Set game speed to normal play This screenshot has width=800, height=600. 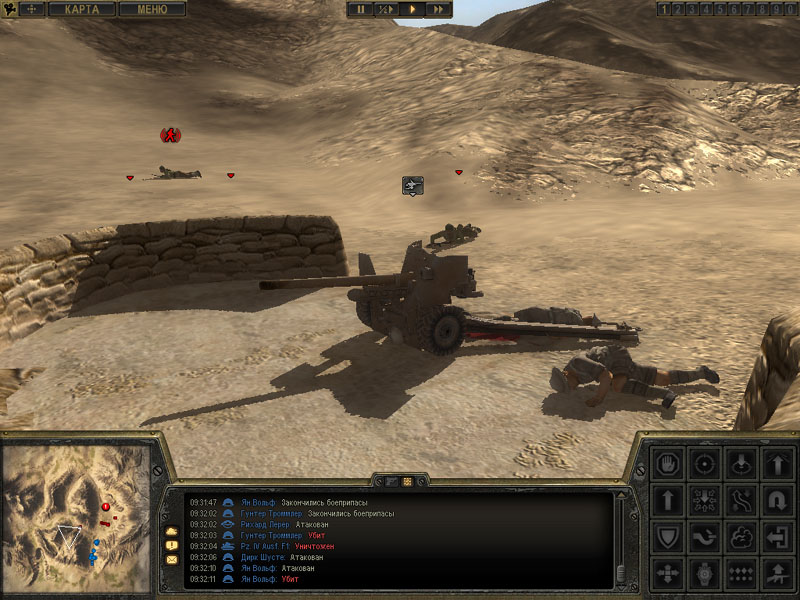412,9
